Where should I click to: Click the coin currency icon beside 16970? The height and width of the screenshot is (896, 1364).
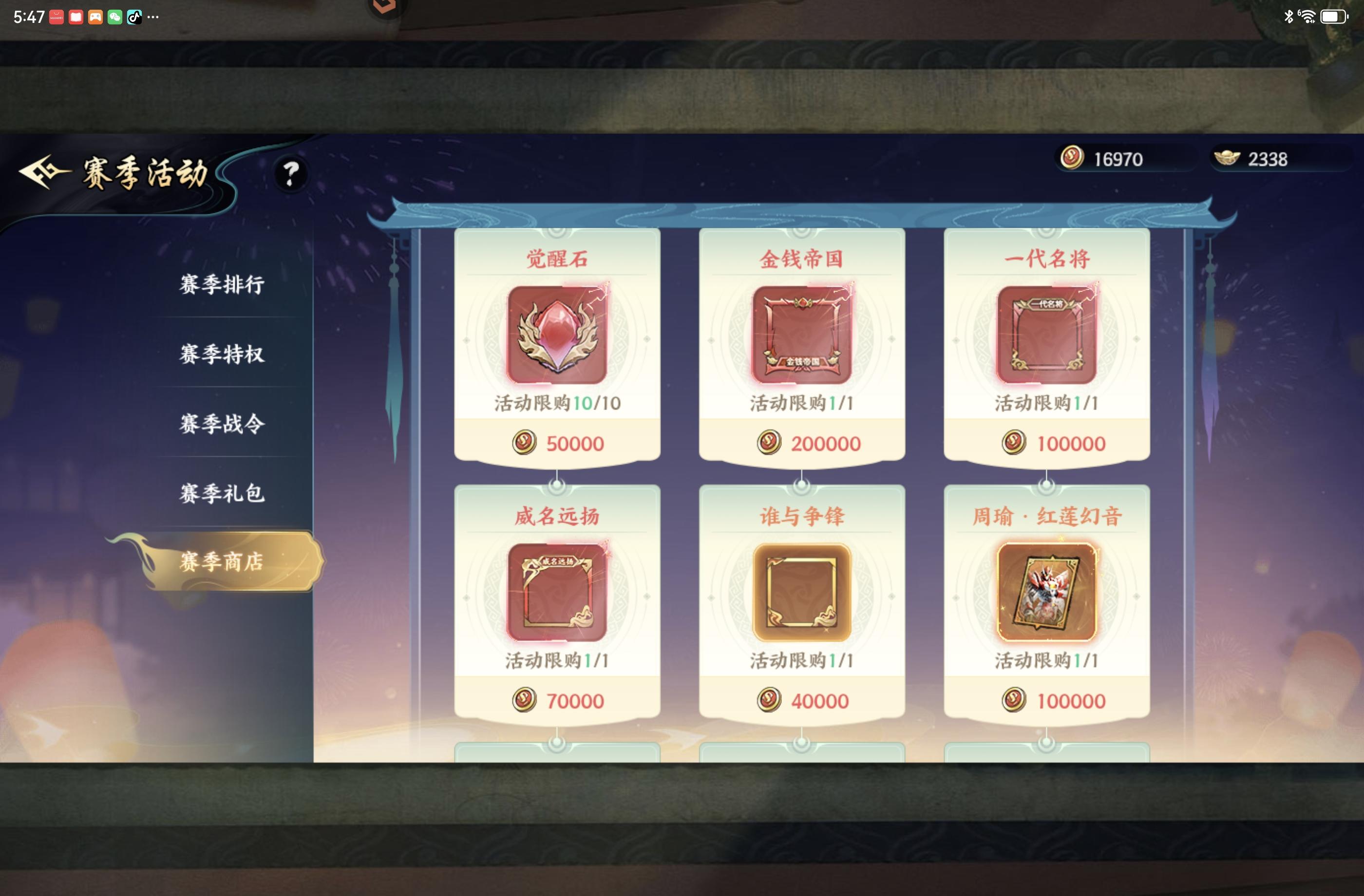click(x=1072, y=159)
